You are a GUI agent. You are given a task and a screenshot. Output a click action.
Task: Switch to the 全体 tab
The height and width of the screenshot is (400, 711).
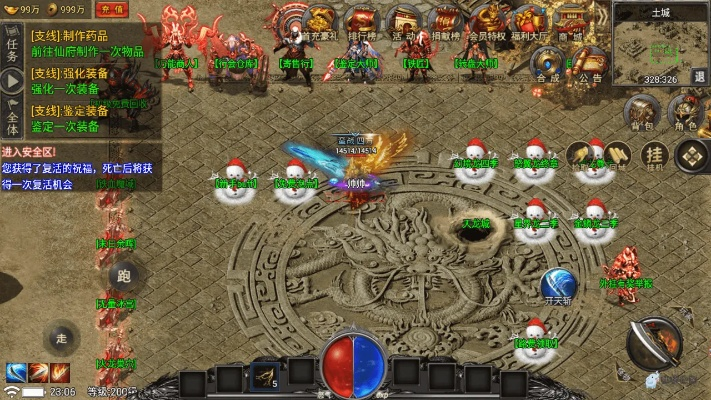point(12,120)
